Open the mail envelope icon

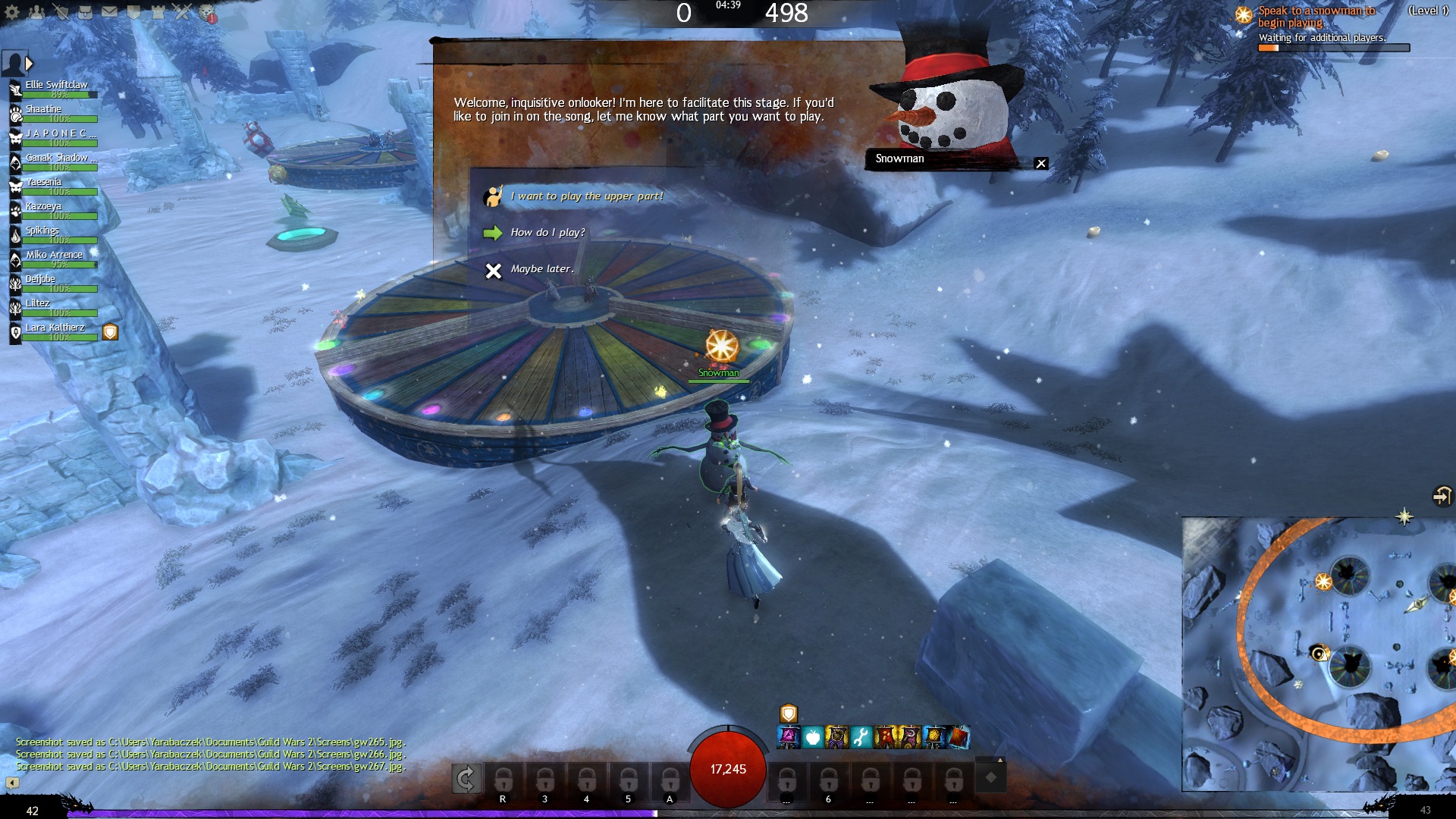point(109,12)
